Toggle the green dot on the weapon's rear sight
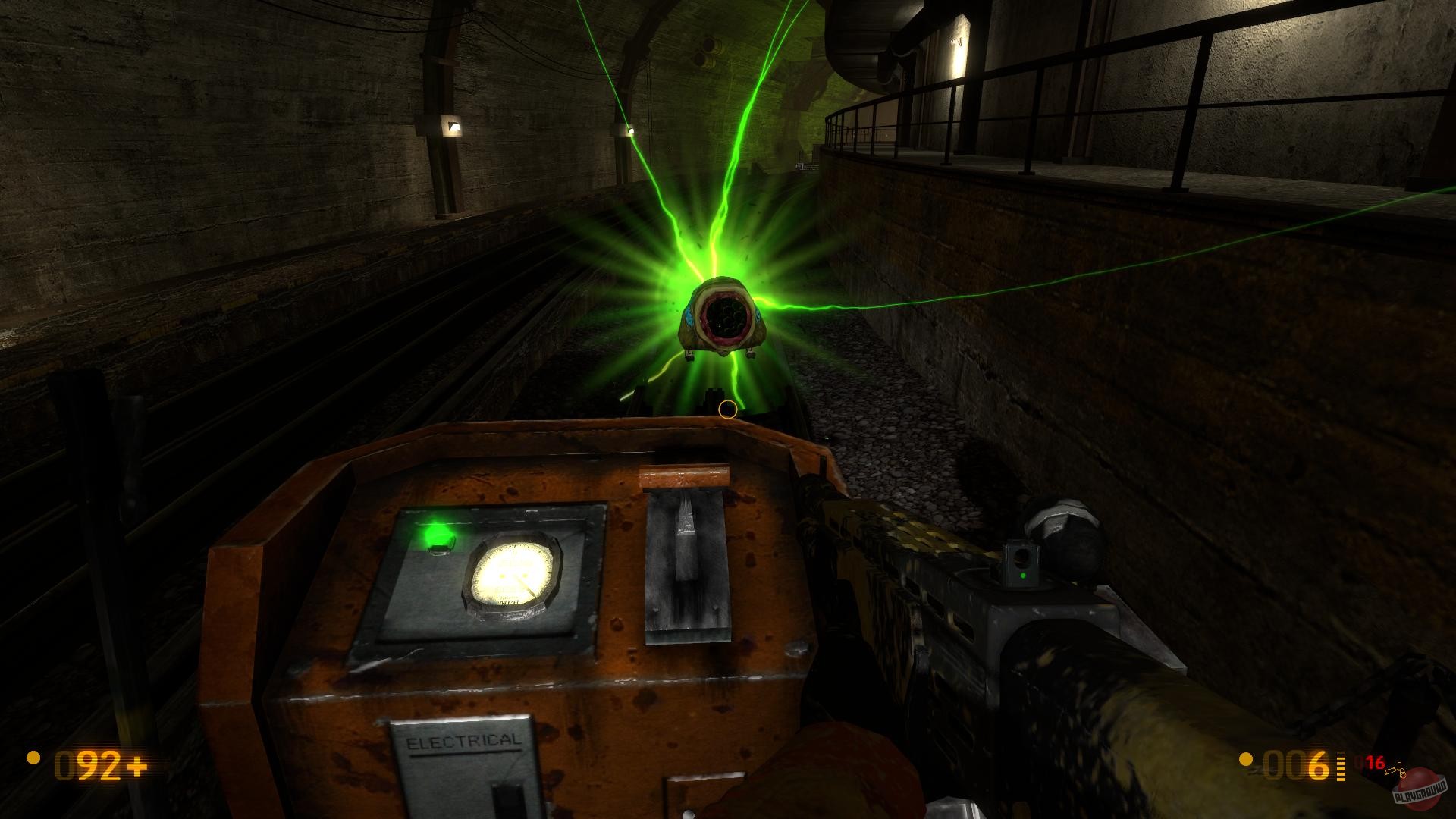Screen dimensions: 1456x819 (x=1022, y=576)
